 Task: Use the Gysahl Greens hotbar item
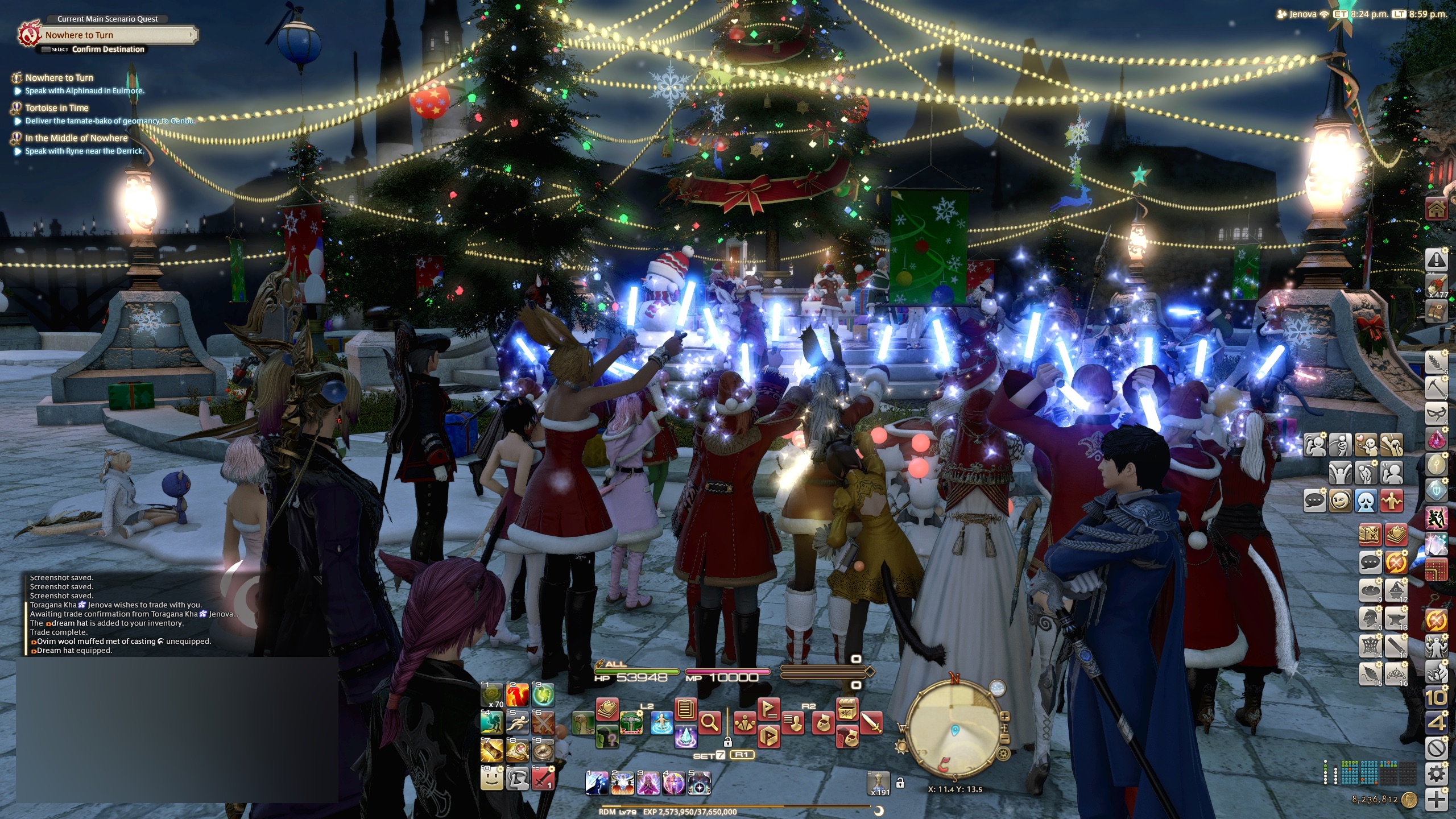pyautogui.click(x=492, y=695)
